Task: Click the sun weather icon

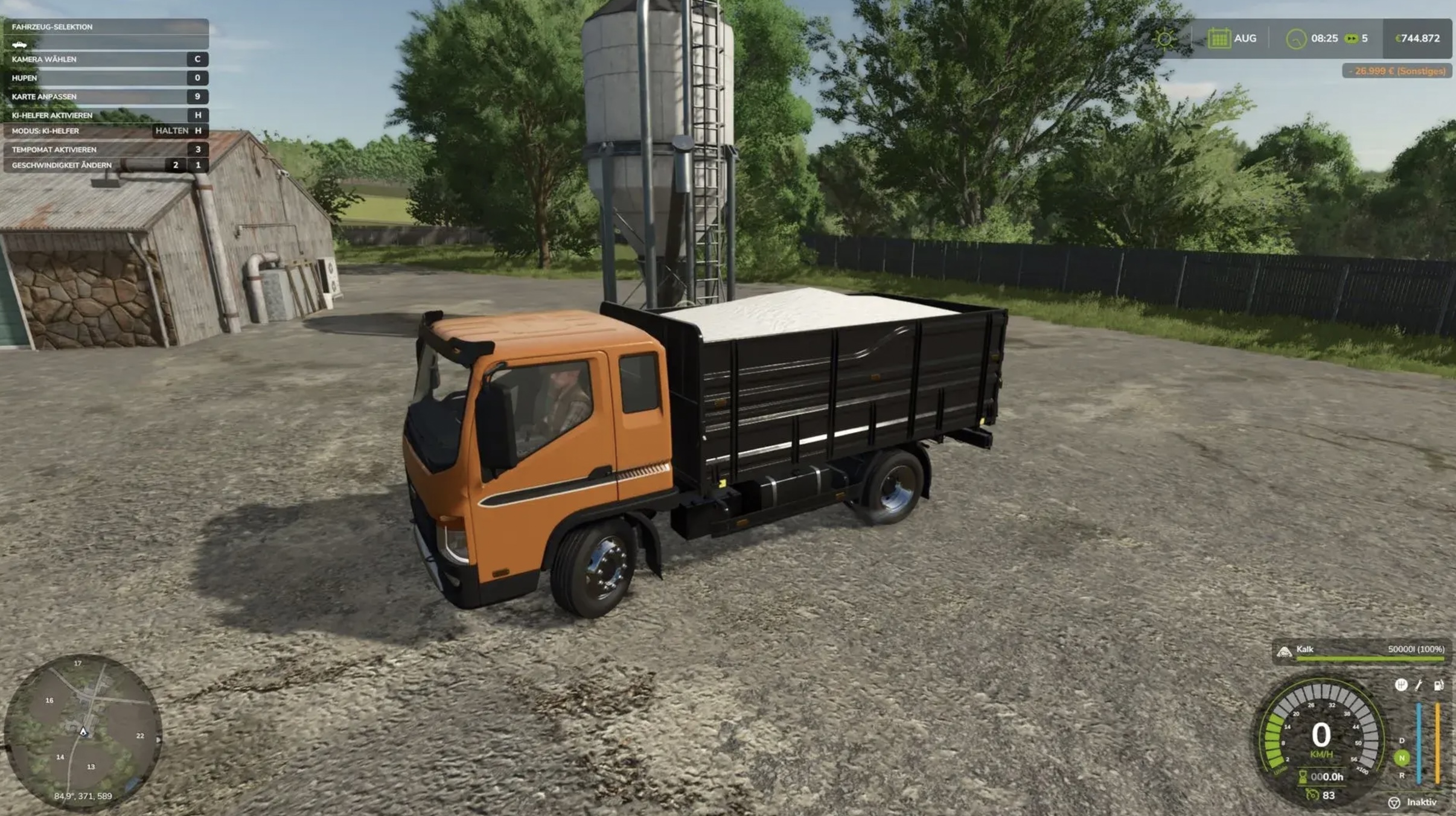Action: pos(1165,38)
